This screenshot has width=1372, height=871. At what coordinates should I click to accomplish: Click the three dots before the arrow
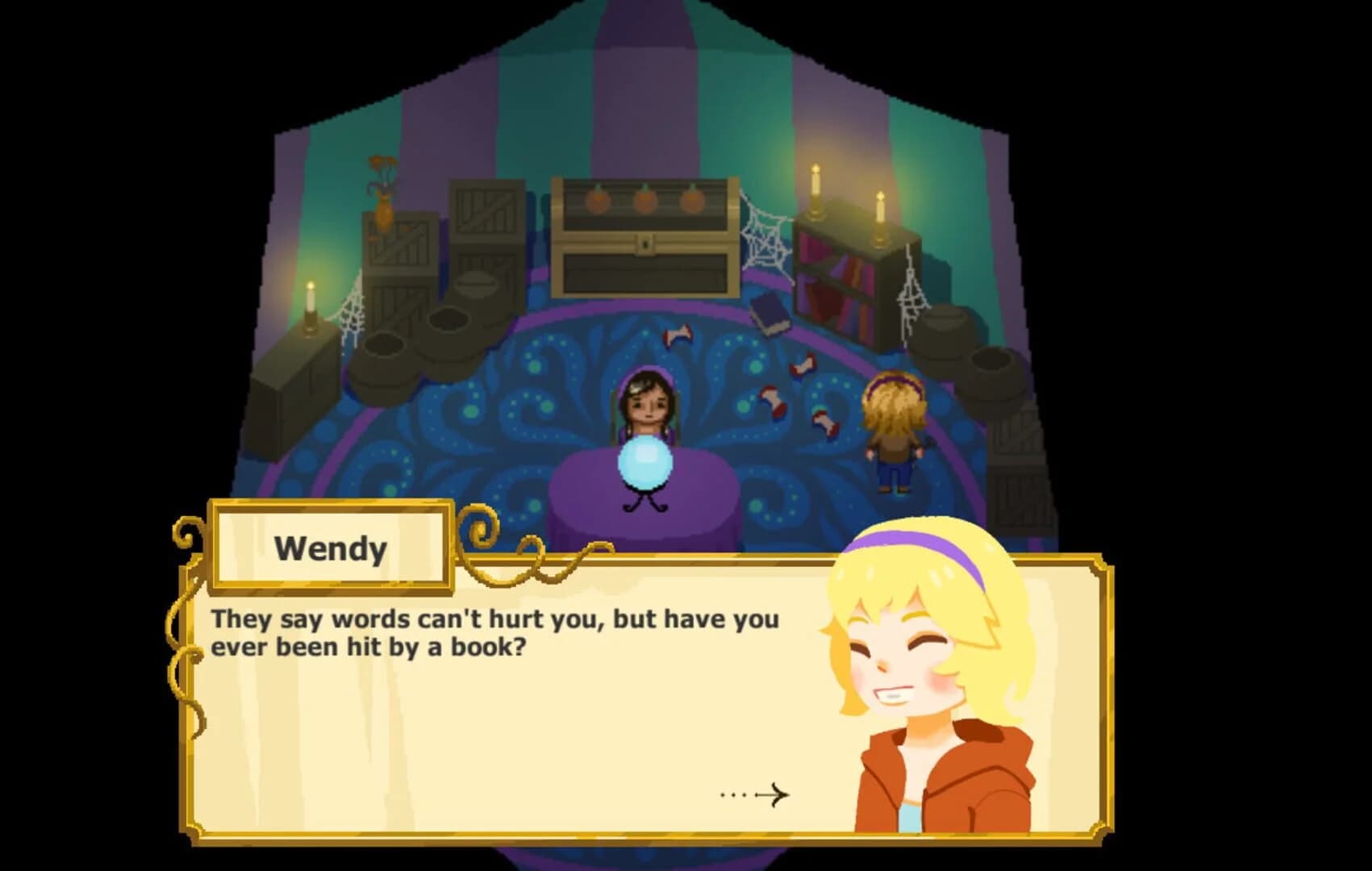coord(732,797)
